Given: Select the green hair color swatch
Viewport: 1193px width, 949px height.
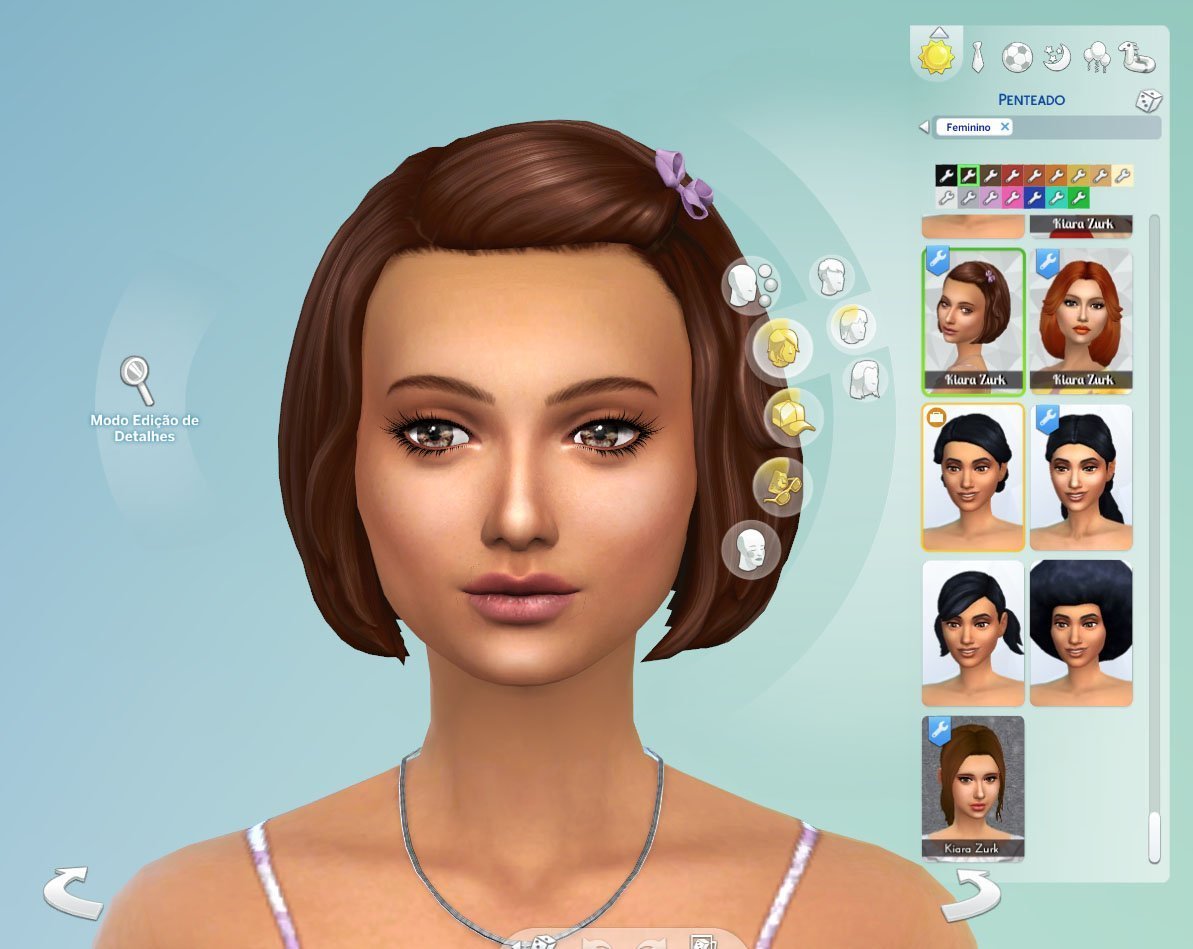Looking at the screenshot, I should (1078, 198).
